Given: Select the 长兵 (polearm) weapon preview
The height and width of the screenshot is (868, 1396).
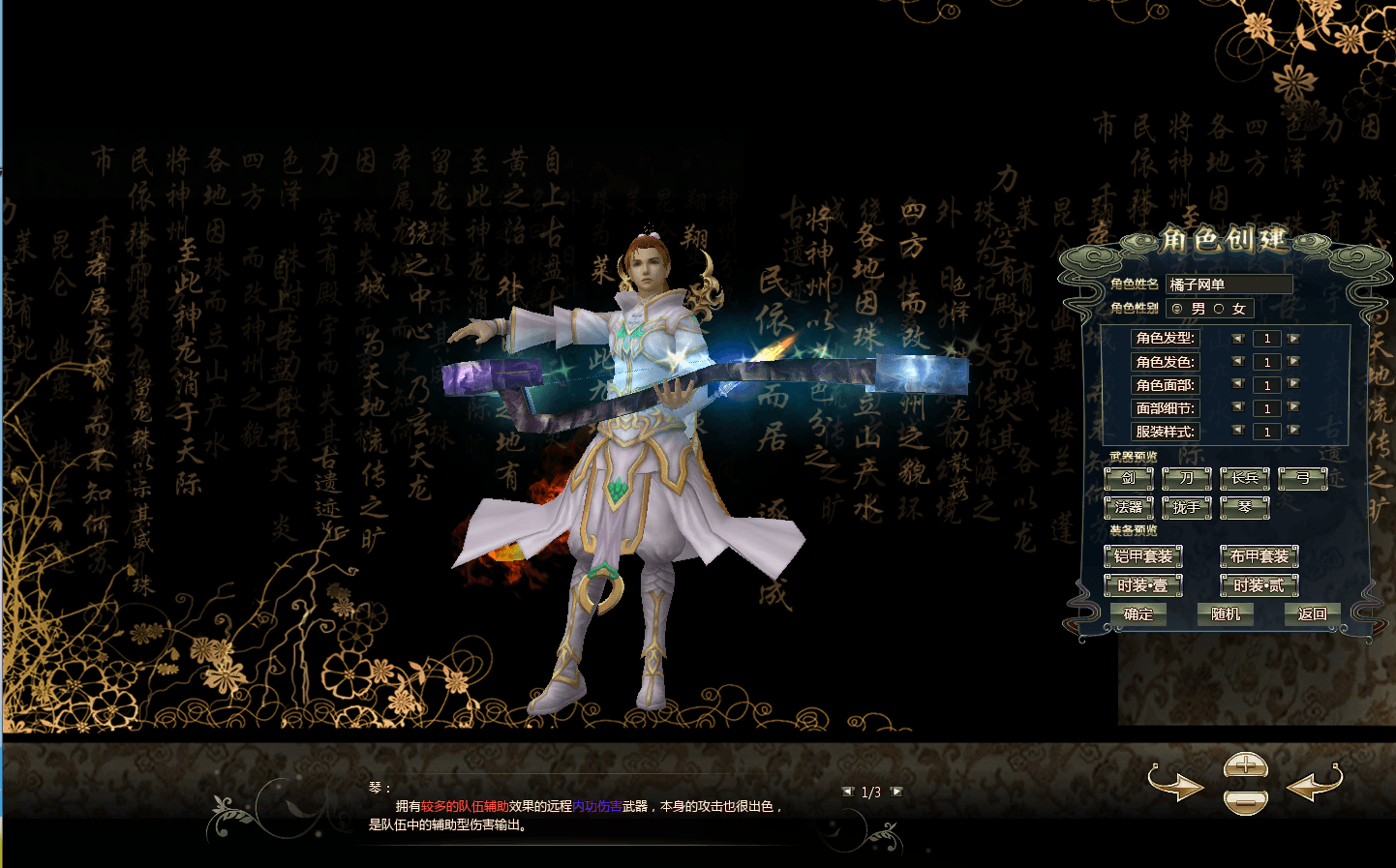Looking at the screenshot, I should [x=1245, y=478].
